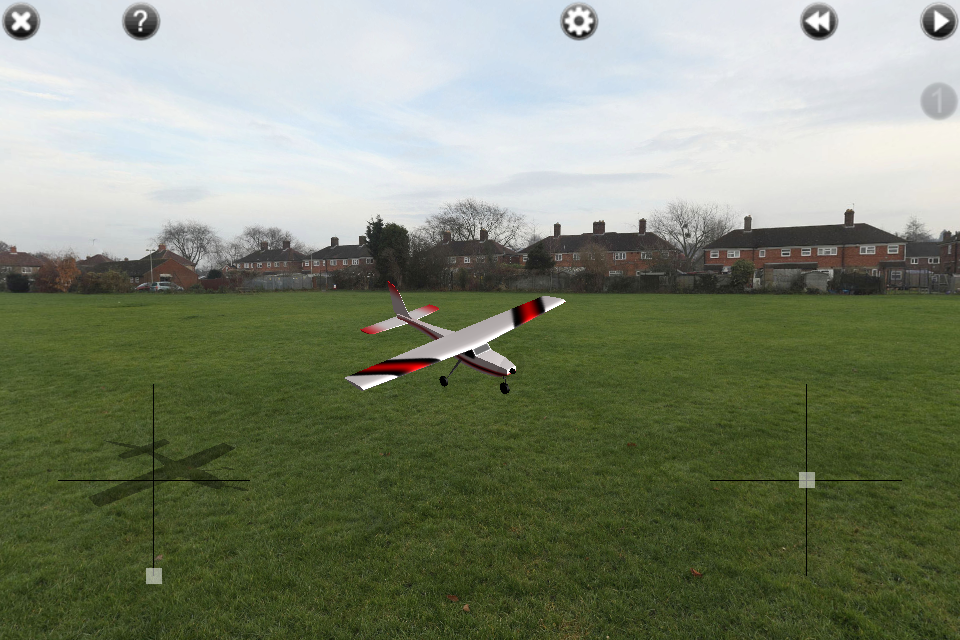The height and width of the screenshot is (640, 960).
Task: Open the help question mark button
Action: coord(141,21)
